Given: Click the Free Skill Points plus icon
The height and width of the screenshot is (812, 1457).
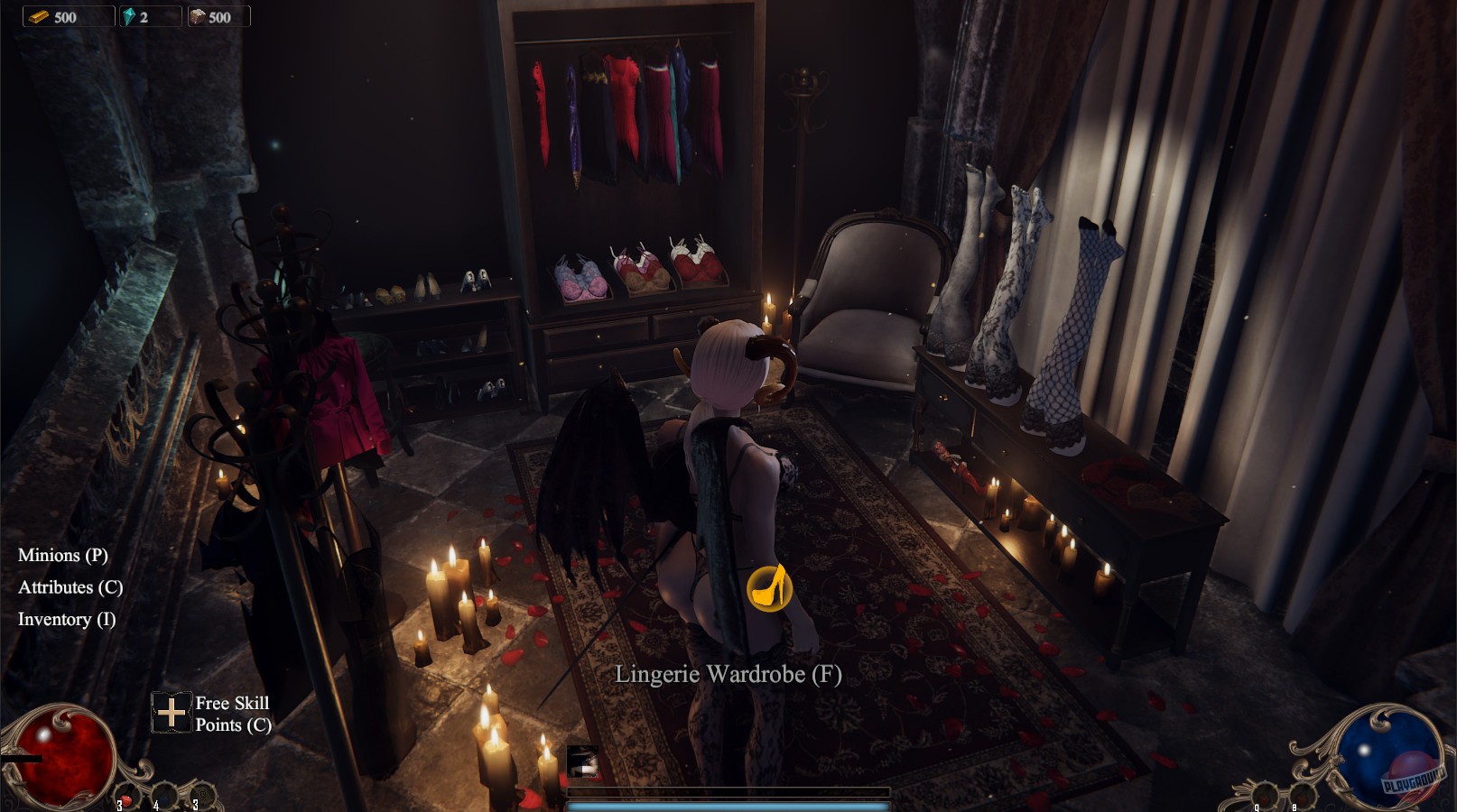Looking at the screenshot, I should pyautogui.click(x=170, y=714).
